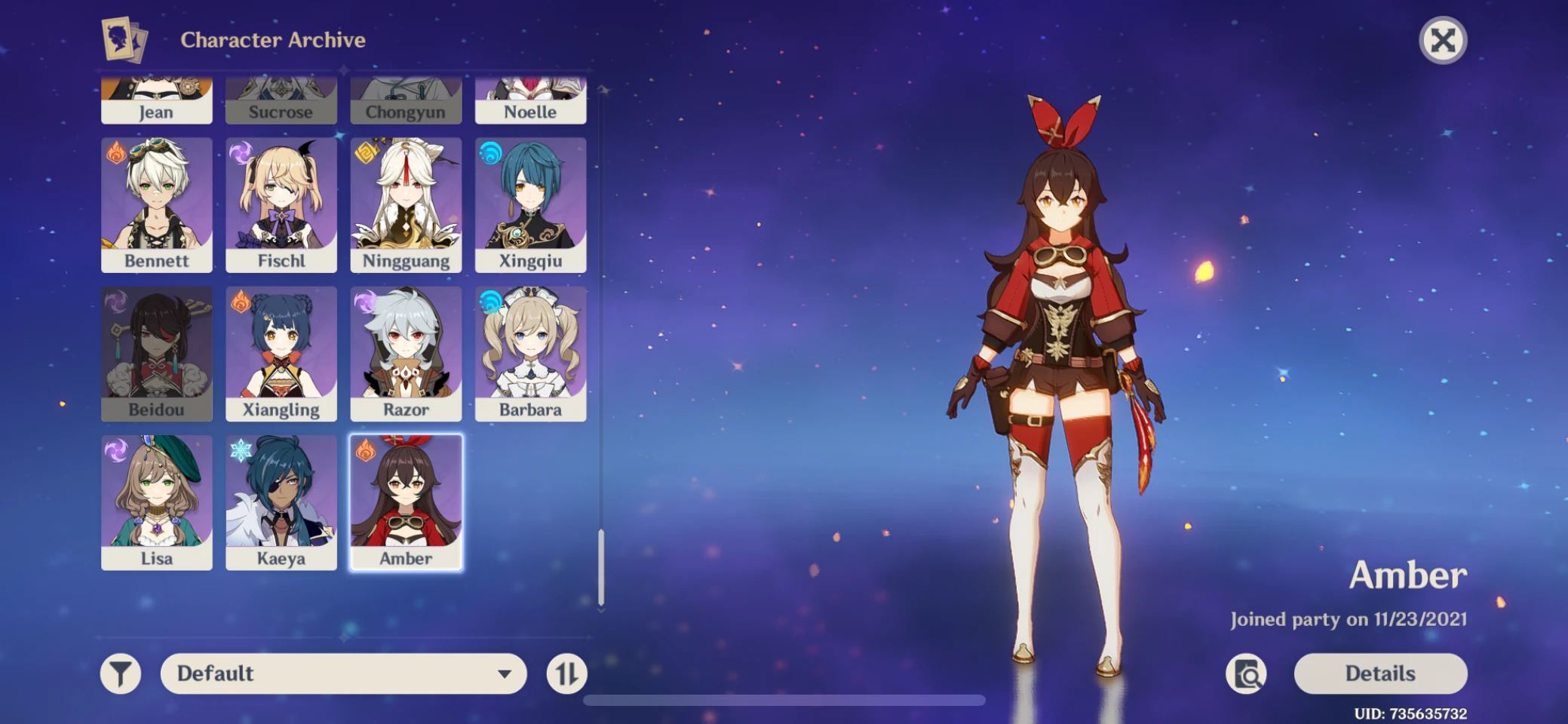Click the Electro icon on Fischl's card
Viewport: 1568px width, 724px height.
[238, 154]
